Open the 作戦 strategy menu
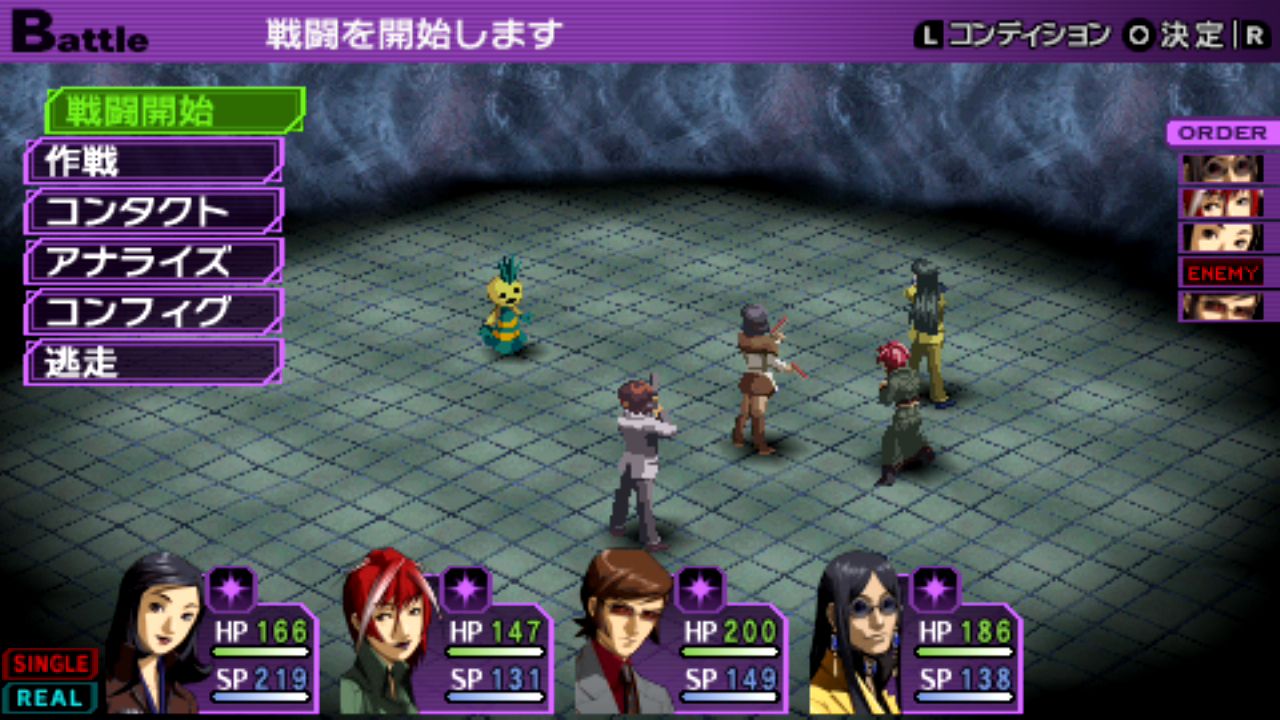Viewport: 1280px width, 720px height. pos(153,161)
